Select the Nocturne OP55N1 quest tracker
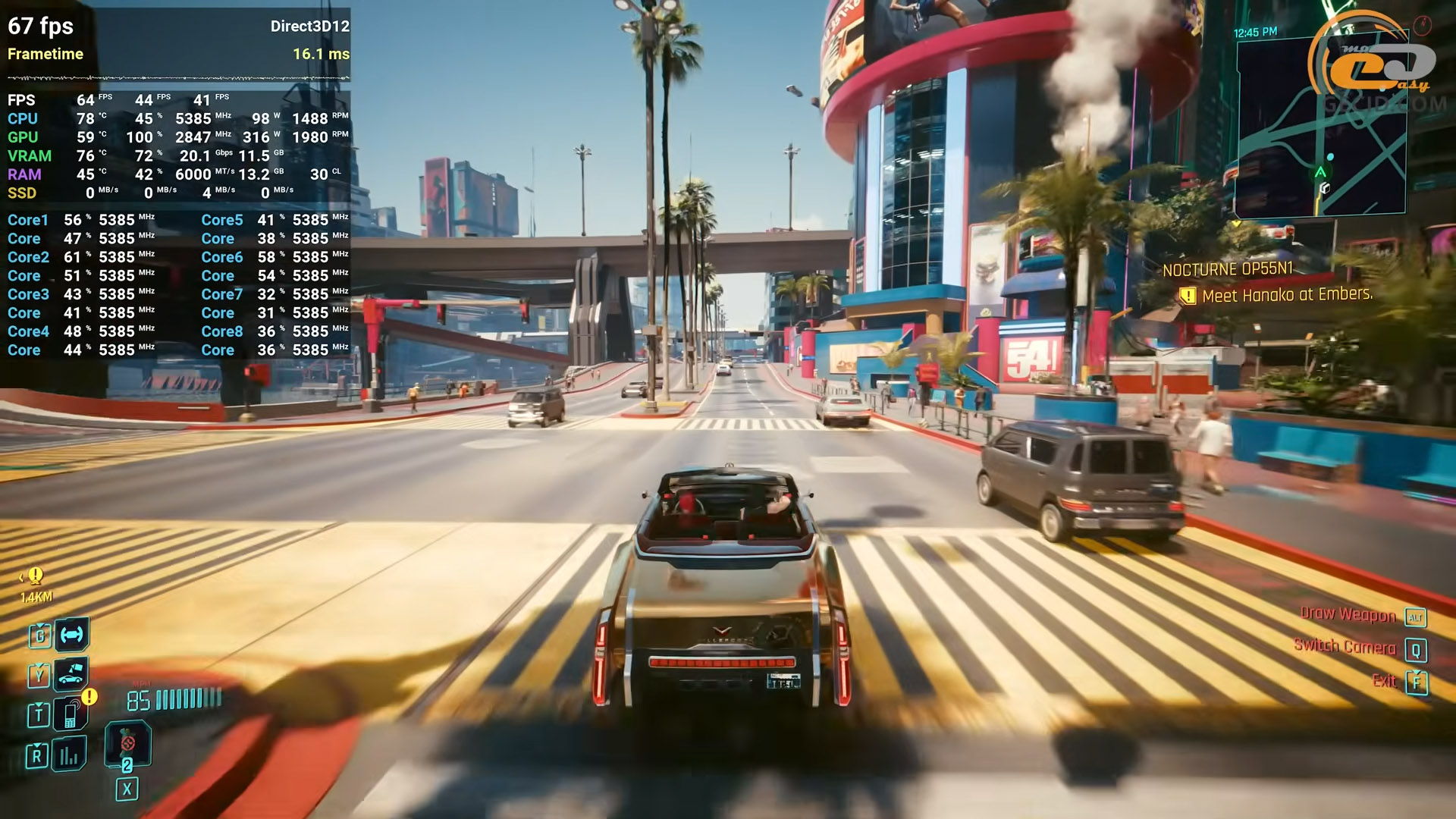Viewport: 1456px width, 819px height. tap(1227, 269)
